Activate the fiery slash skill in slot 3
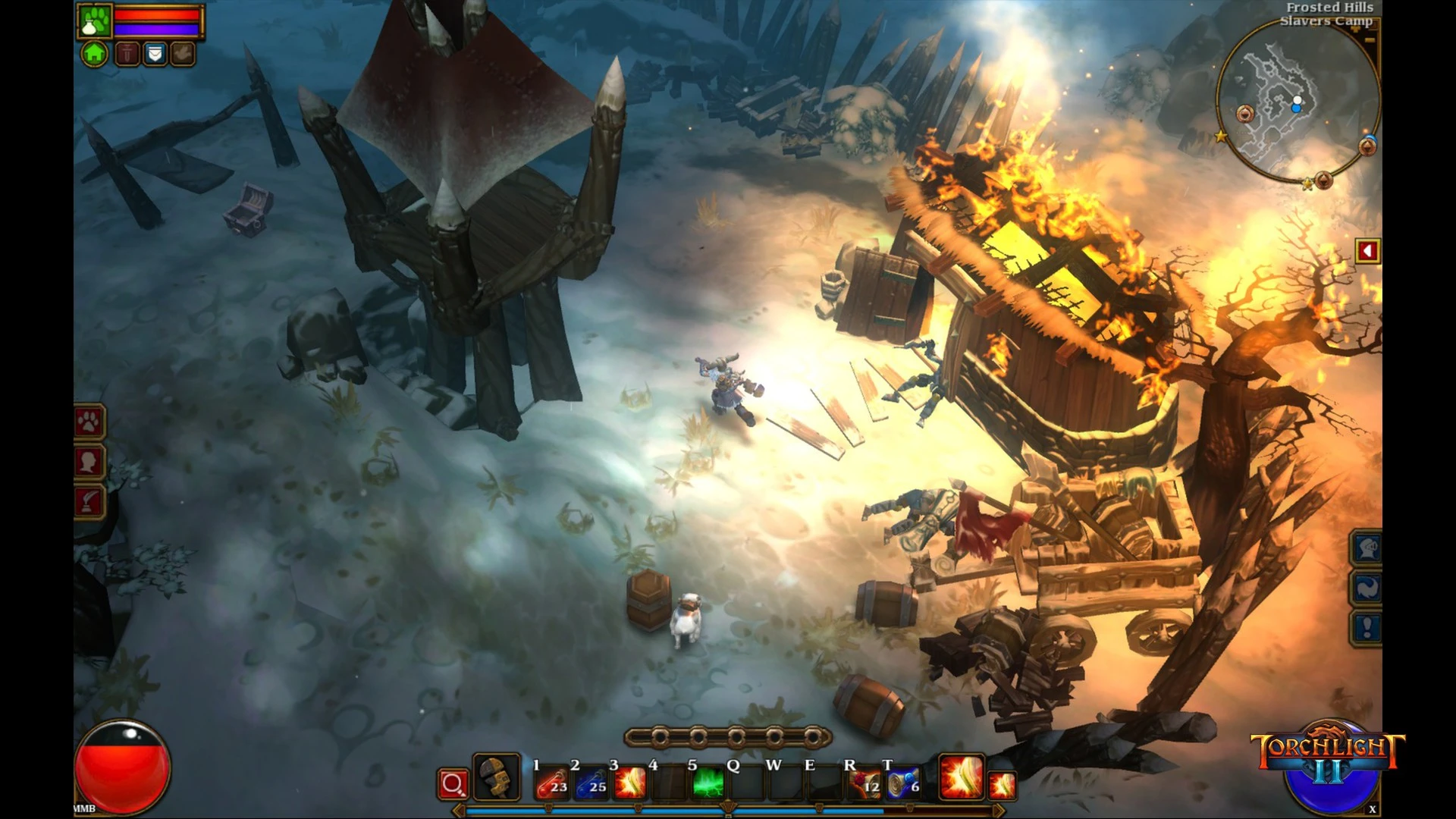The image size is (1456, 819). coord(629,783)
